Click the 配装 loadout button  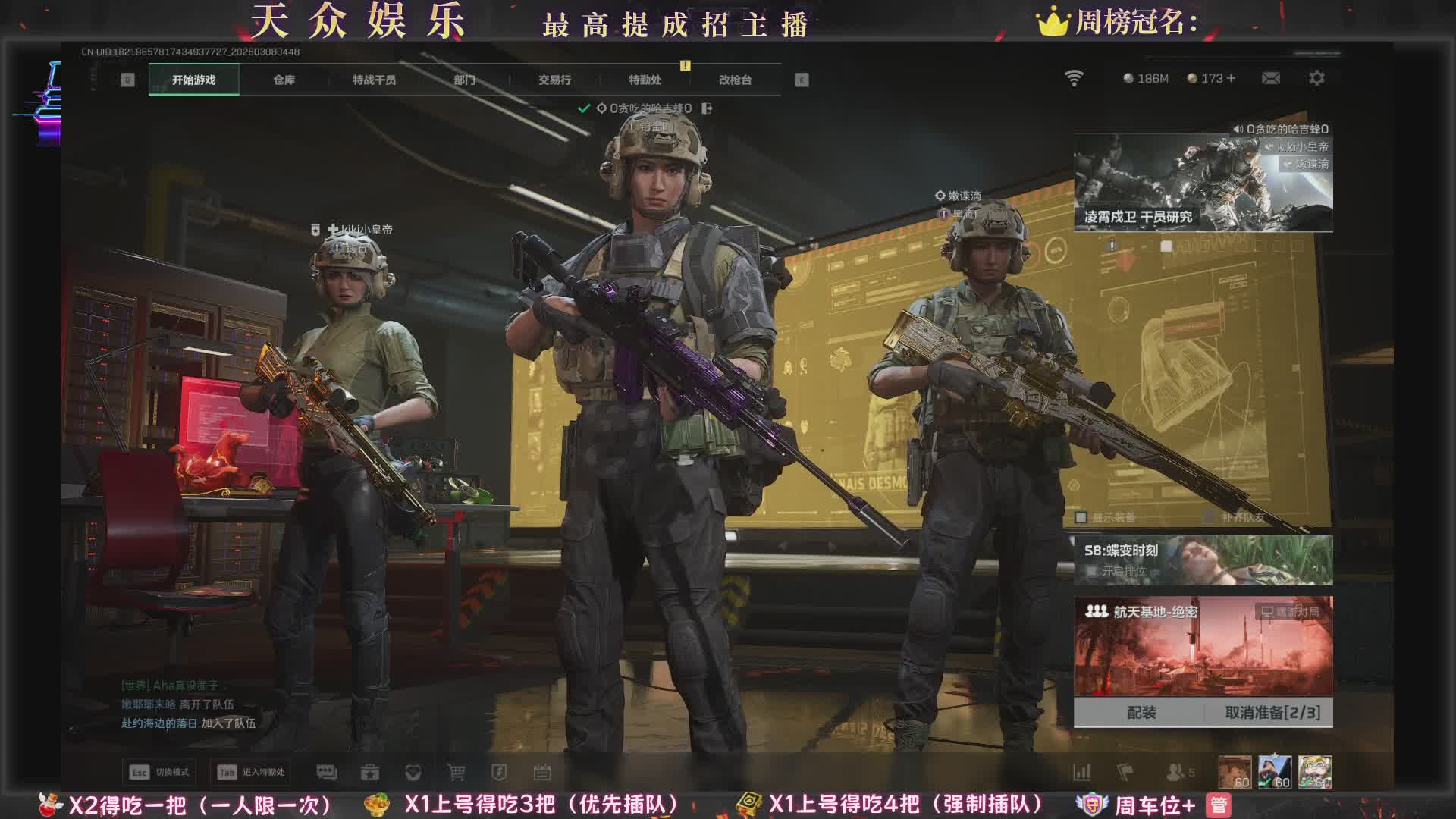pos(1141,712)
